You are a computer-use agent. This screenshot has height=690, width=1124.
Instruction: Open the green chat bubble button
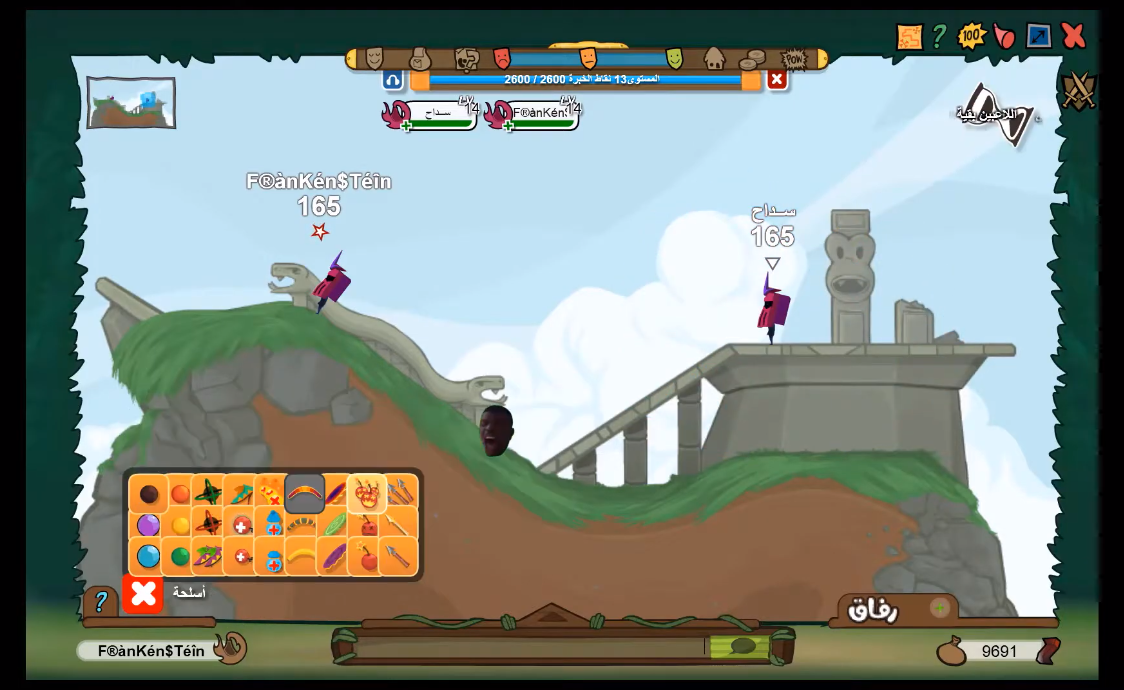pos(742,646)
